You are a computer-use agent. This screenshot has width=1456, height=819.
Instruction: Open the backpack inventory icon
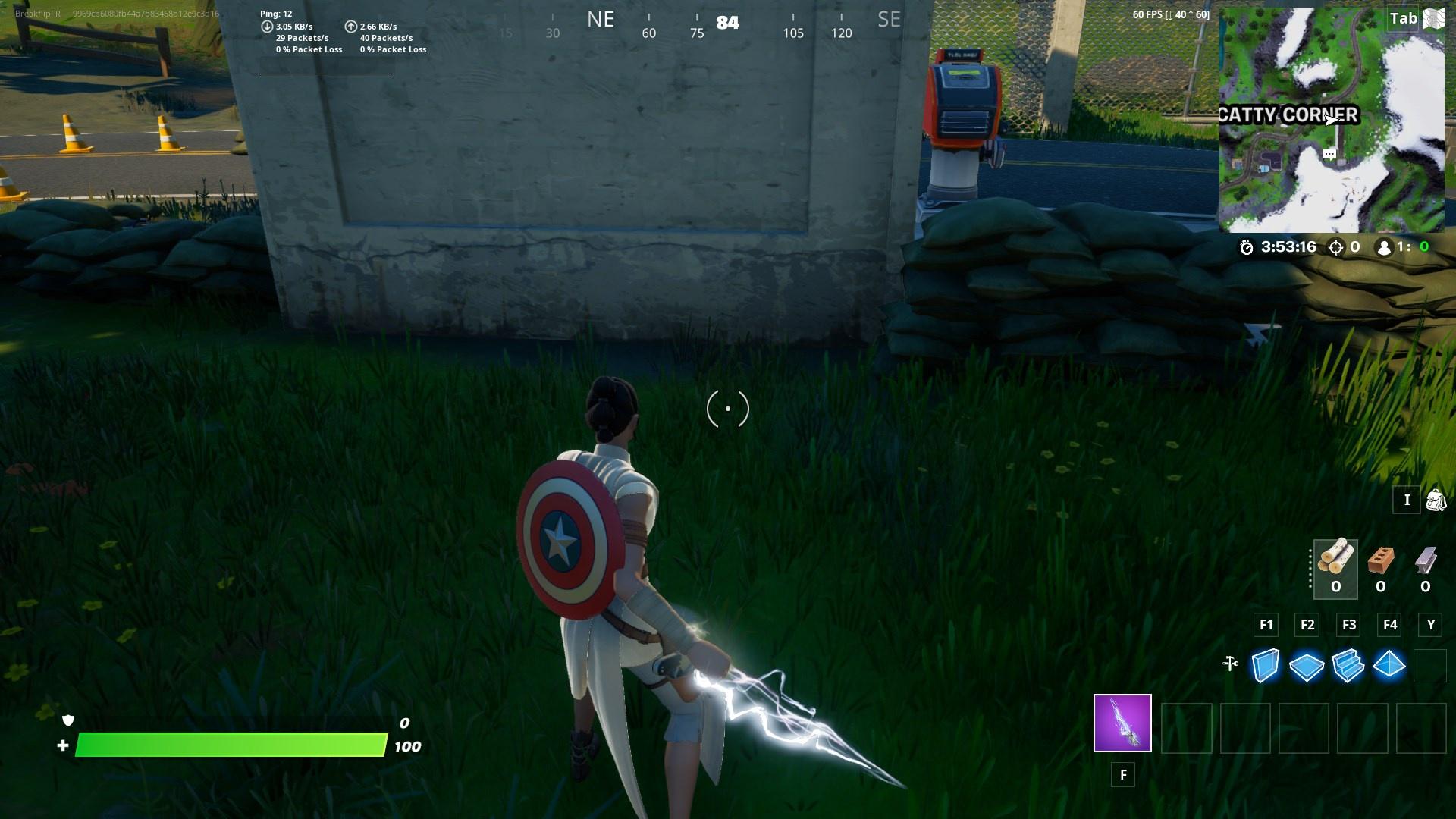(x=1436, y=500)
